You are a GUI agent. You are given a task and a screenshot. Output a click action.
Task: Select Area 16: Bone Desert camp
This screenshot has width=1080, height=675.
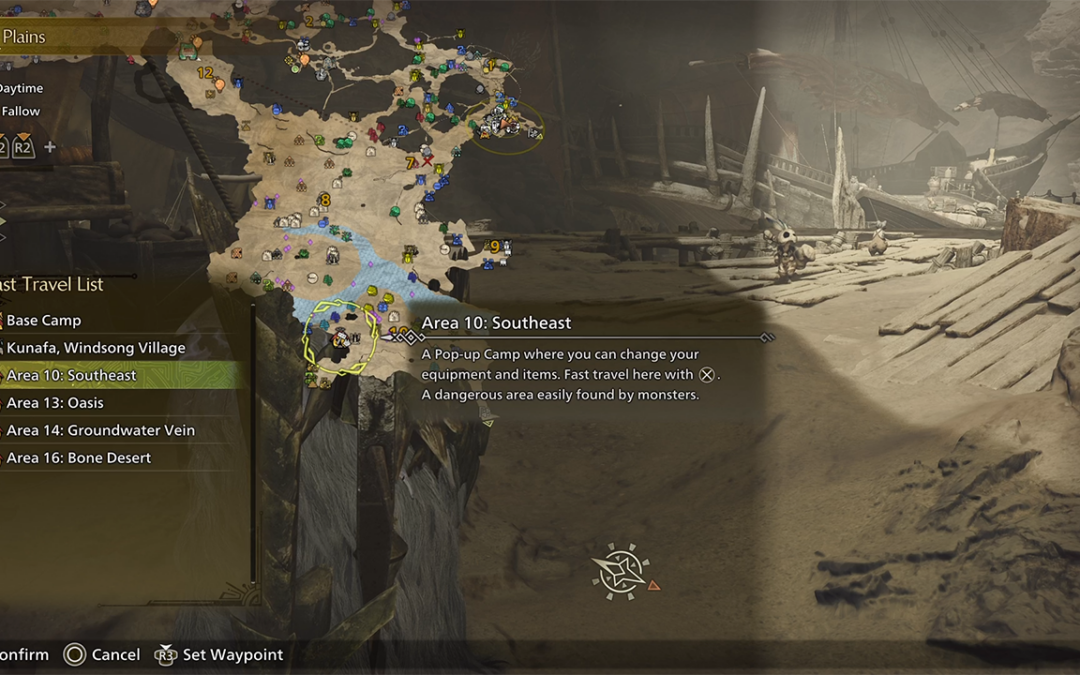[x=78, y=458]
